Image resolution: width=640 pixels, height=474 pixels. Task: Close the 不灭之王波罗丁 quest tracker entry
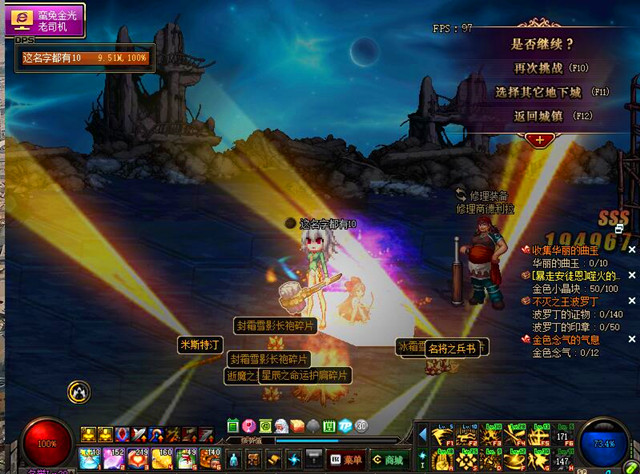click(x=631, y=301)
